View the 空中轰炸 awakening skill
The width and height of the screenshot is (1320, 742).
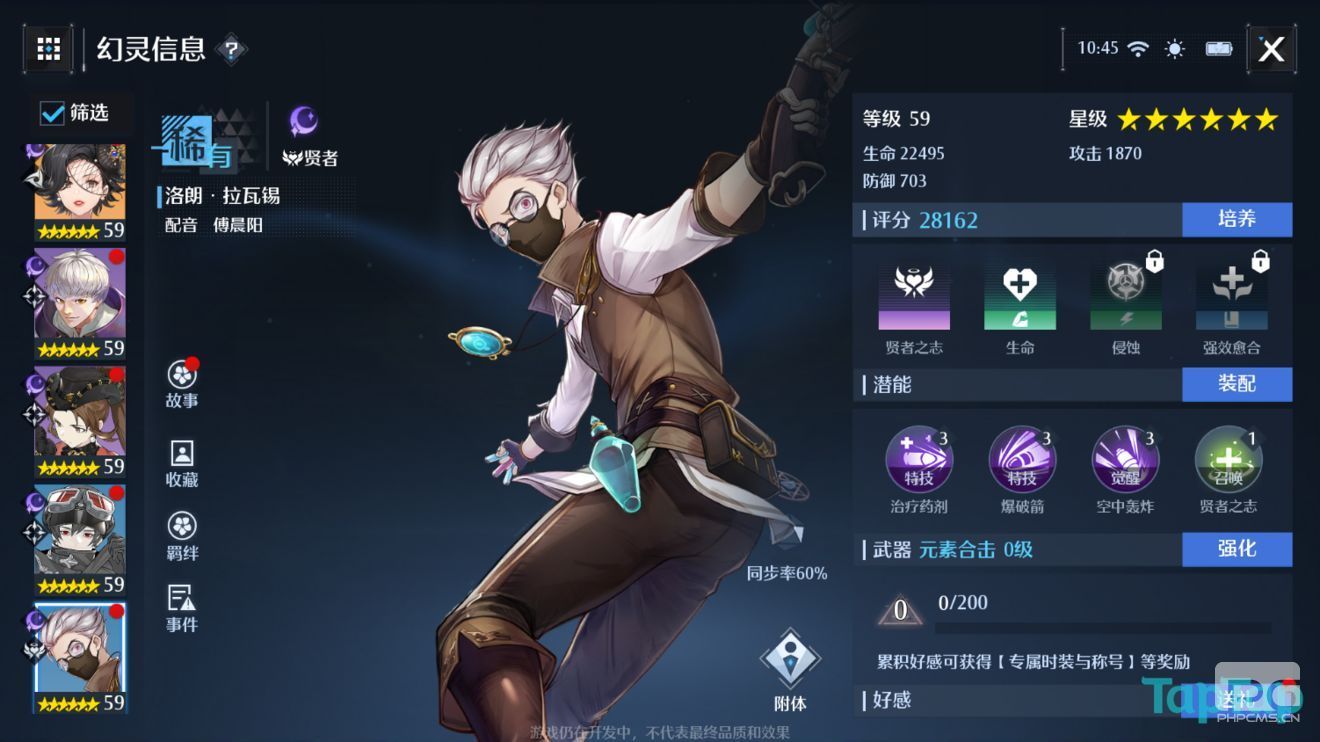(1125, 459)
